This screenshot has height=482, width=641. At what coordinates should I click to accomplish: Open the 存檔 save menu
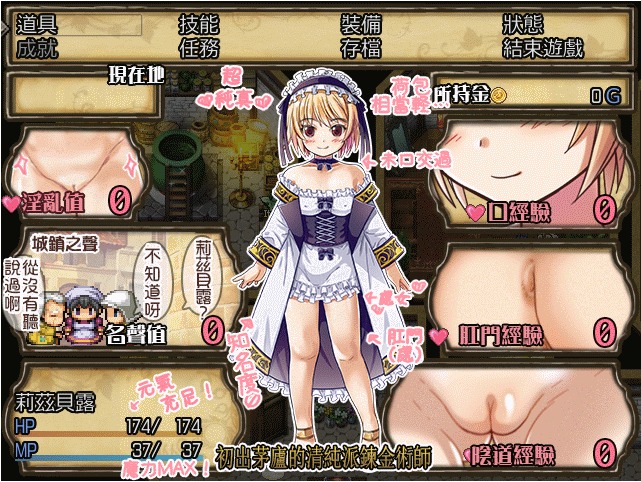pyautogui.click(x=360, y=46)
